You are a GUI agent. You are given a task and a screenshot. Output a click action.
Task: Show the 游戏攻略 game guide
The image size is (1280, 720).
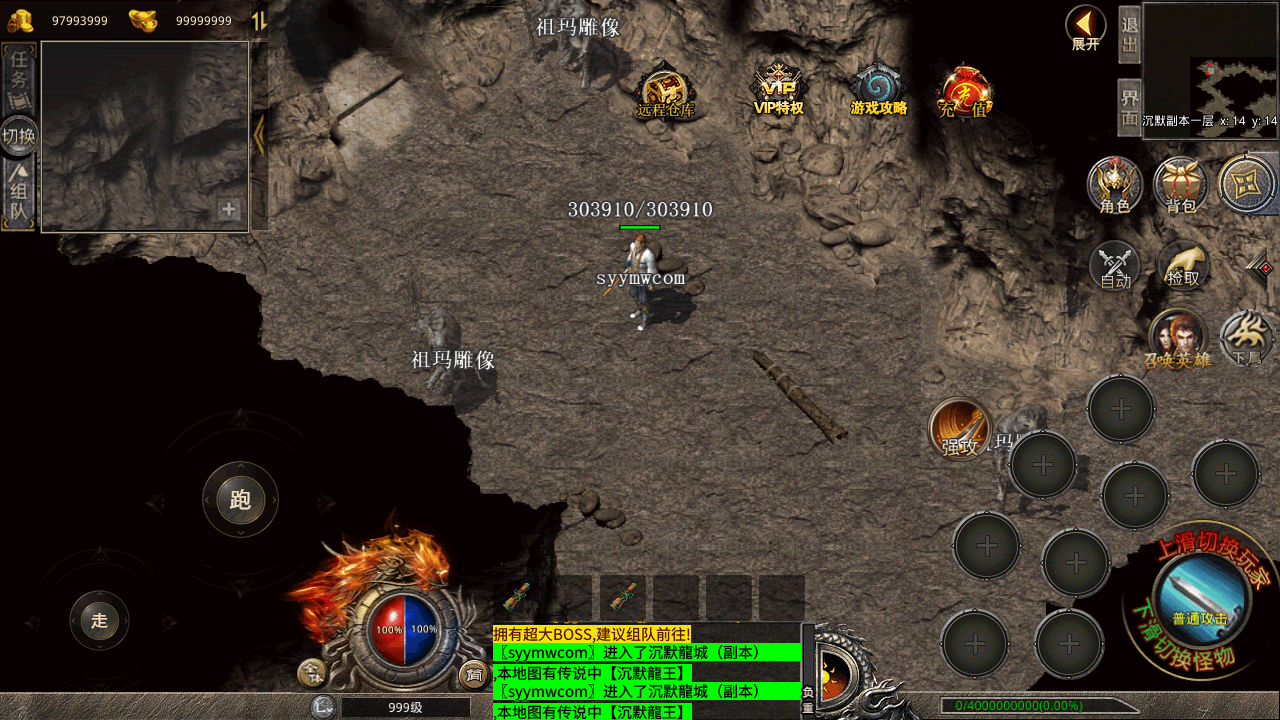click(x=878, y=90)
